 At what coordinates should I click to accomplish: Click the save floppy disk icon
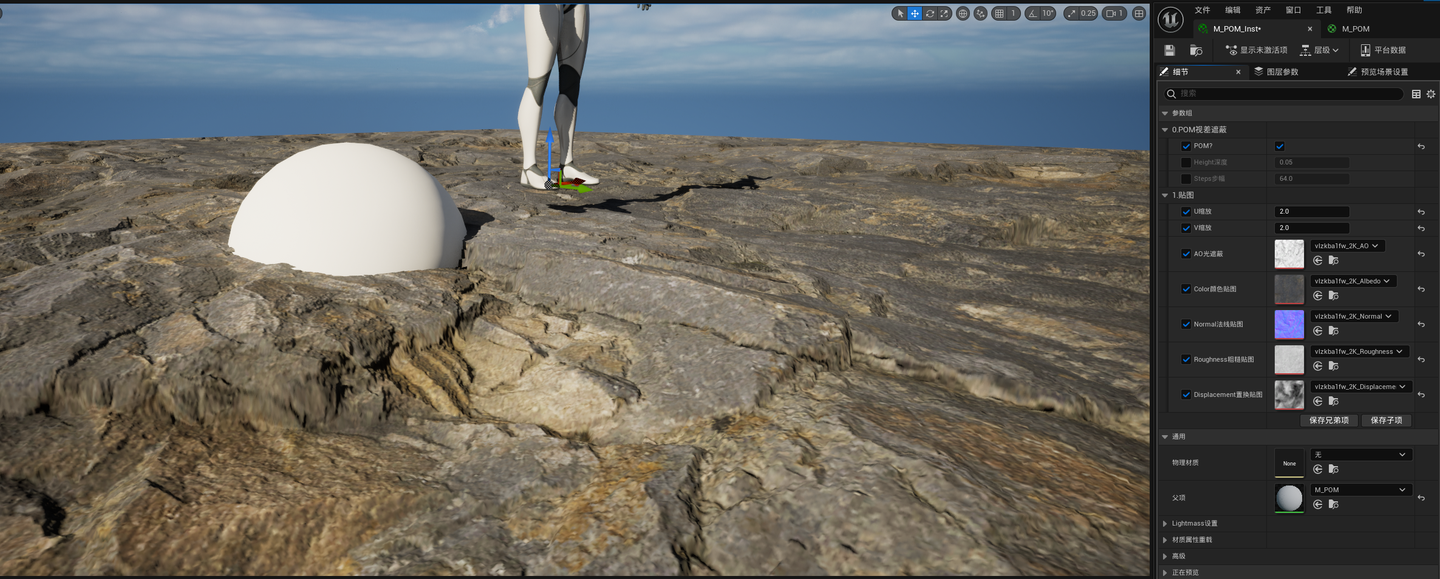(x=1170, y=50)
